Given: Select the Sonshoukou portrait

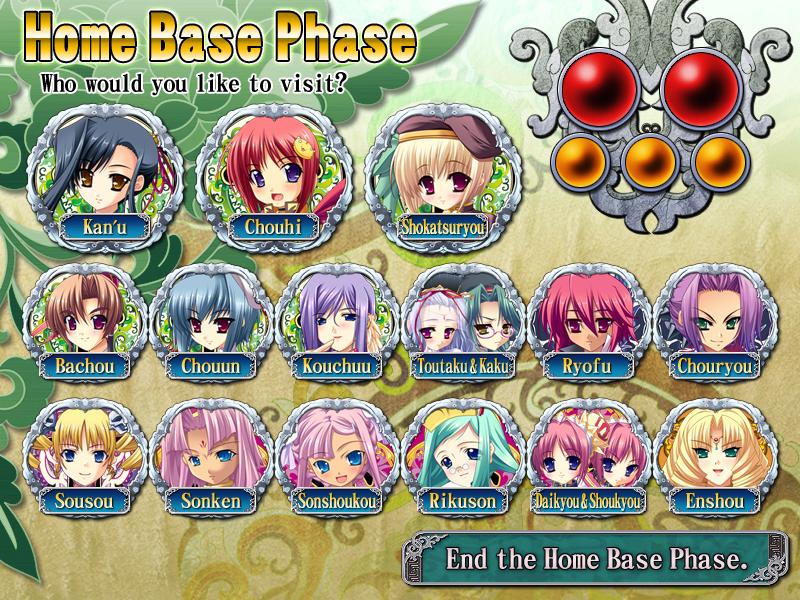Looking at the screenshot, I should (x=336, y=455).
